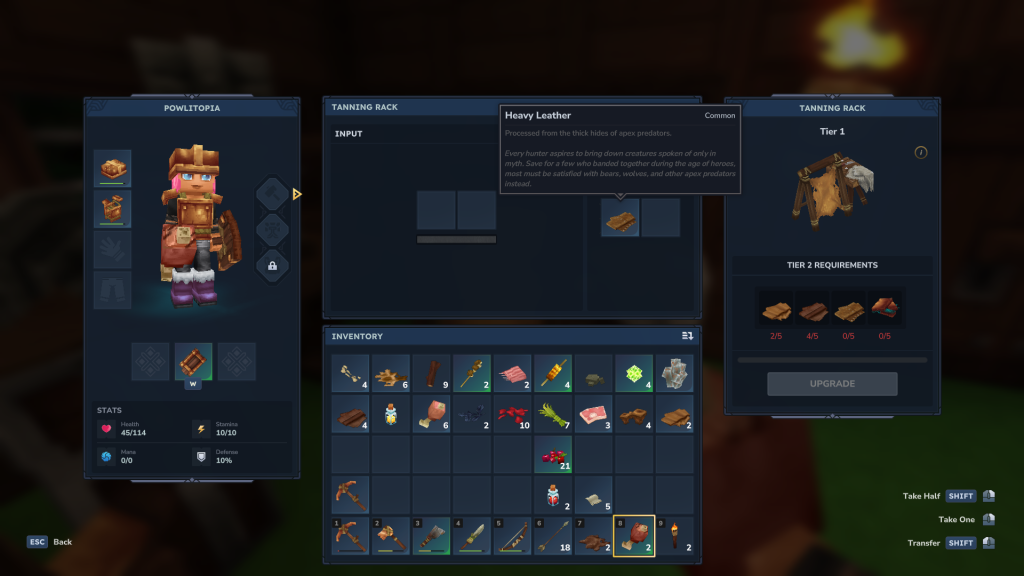Select the torch in hotbar slot 9

(673, 535)
